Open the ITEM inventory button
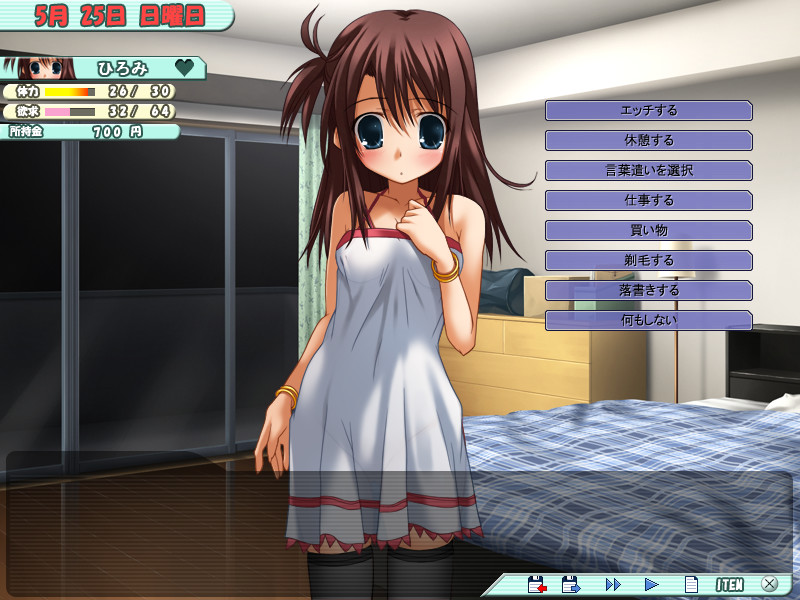Screen dimensions: 800x600 coord(729,584)
